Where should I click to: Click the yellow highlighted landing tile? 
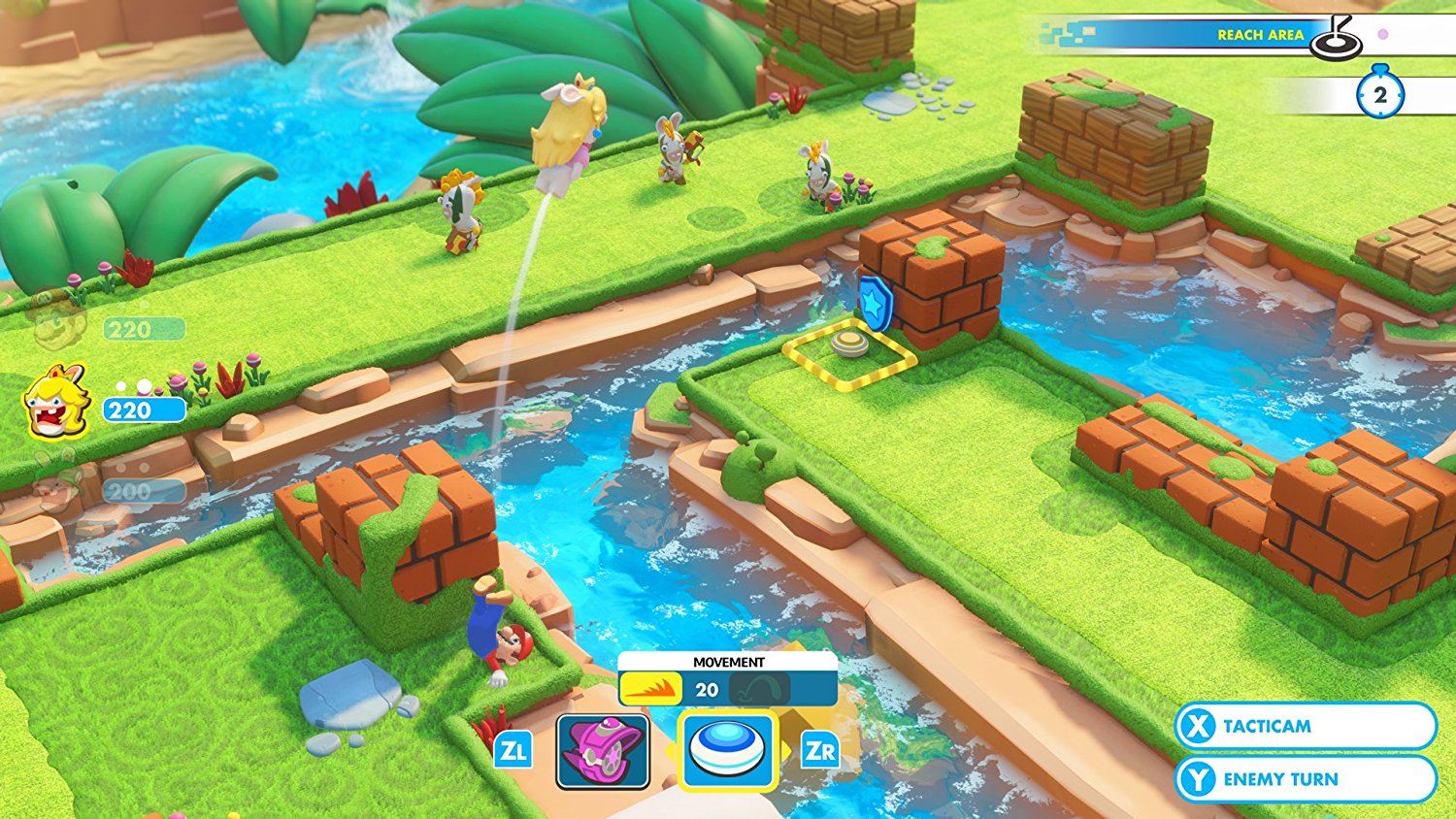pos(849,356)
